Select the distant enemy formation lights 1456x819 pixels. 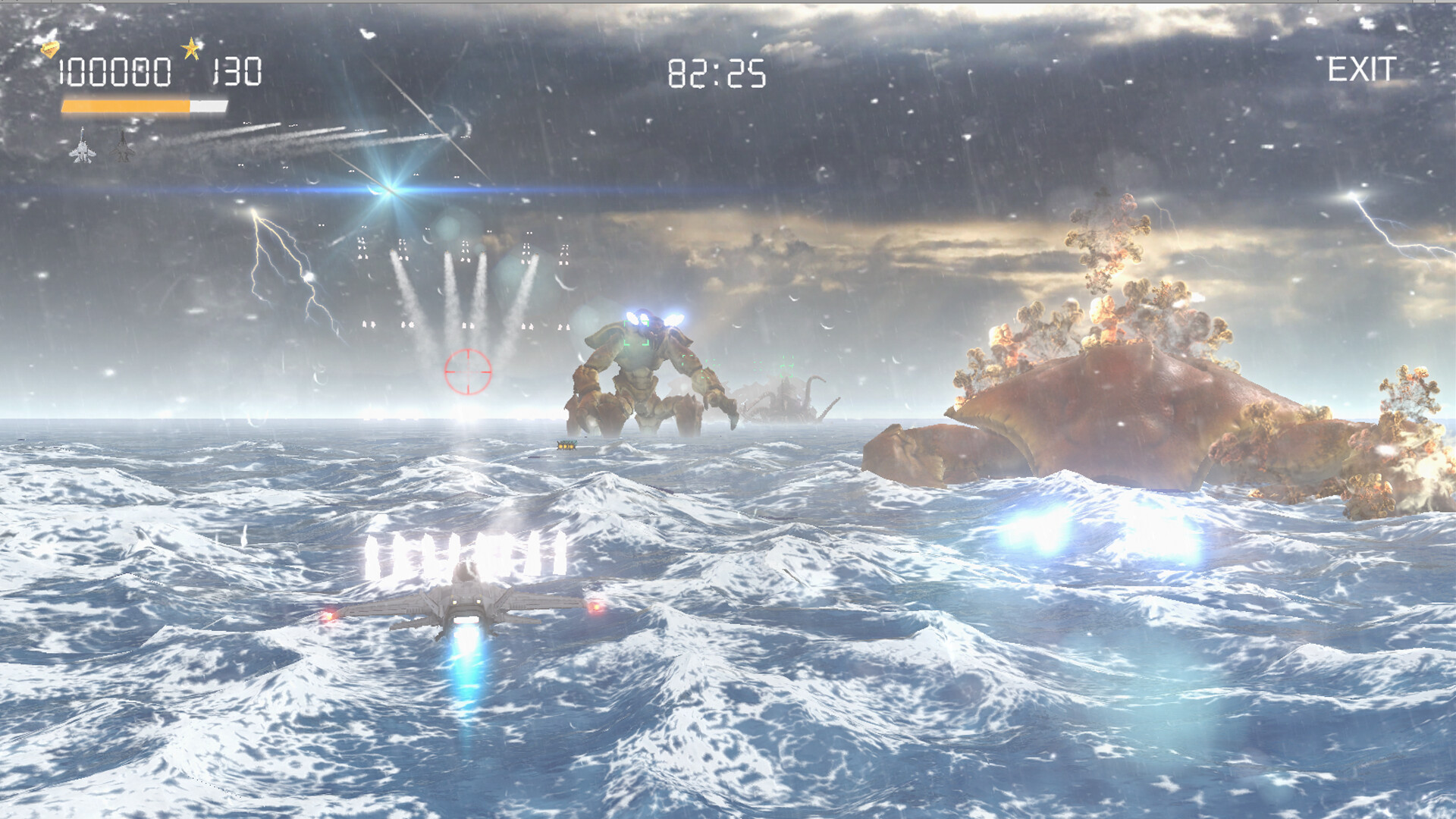455,250
